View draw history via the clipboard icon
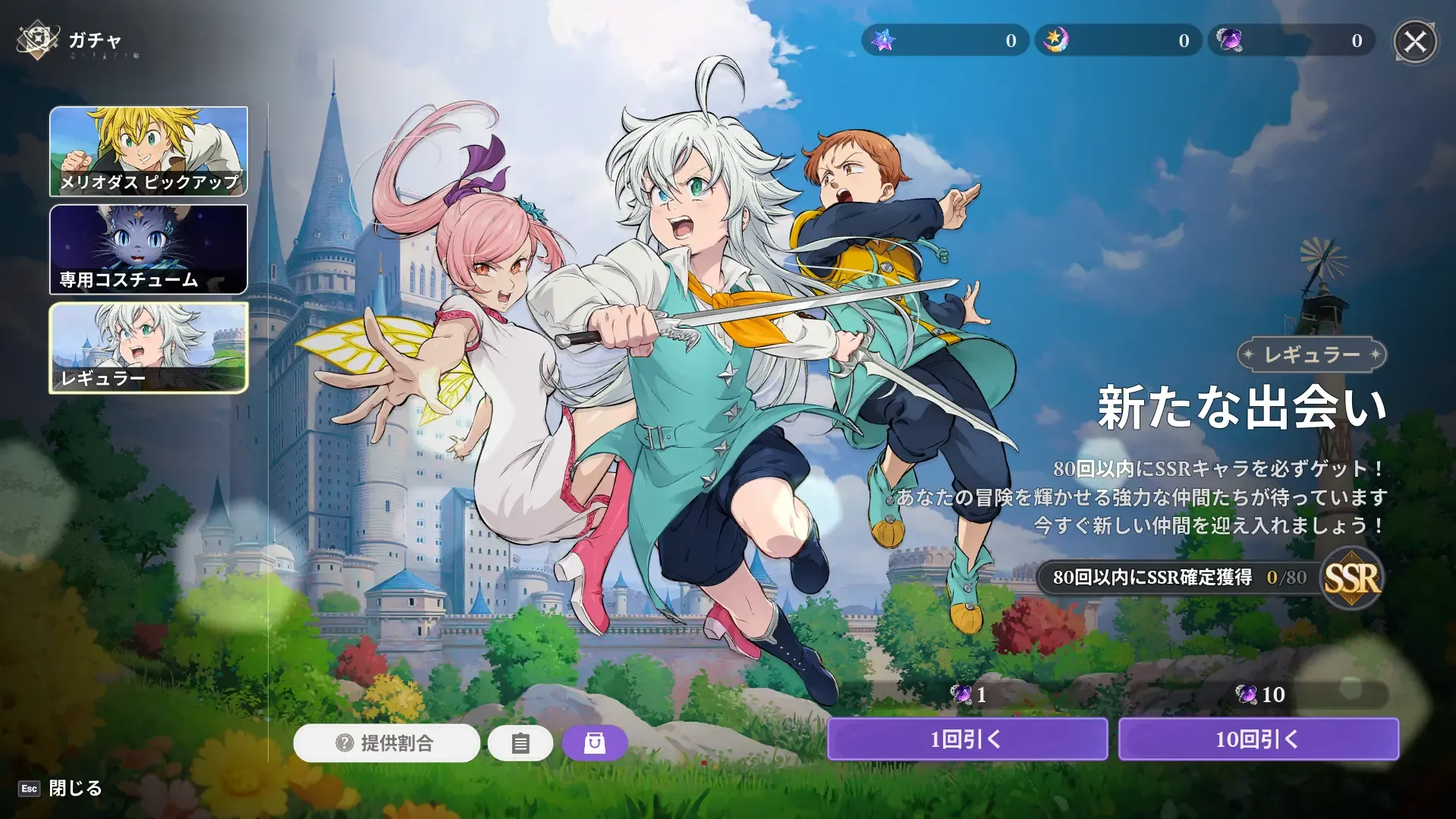 [521, 743]
